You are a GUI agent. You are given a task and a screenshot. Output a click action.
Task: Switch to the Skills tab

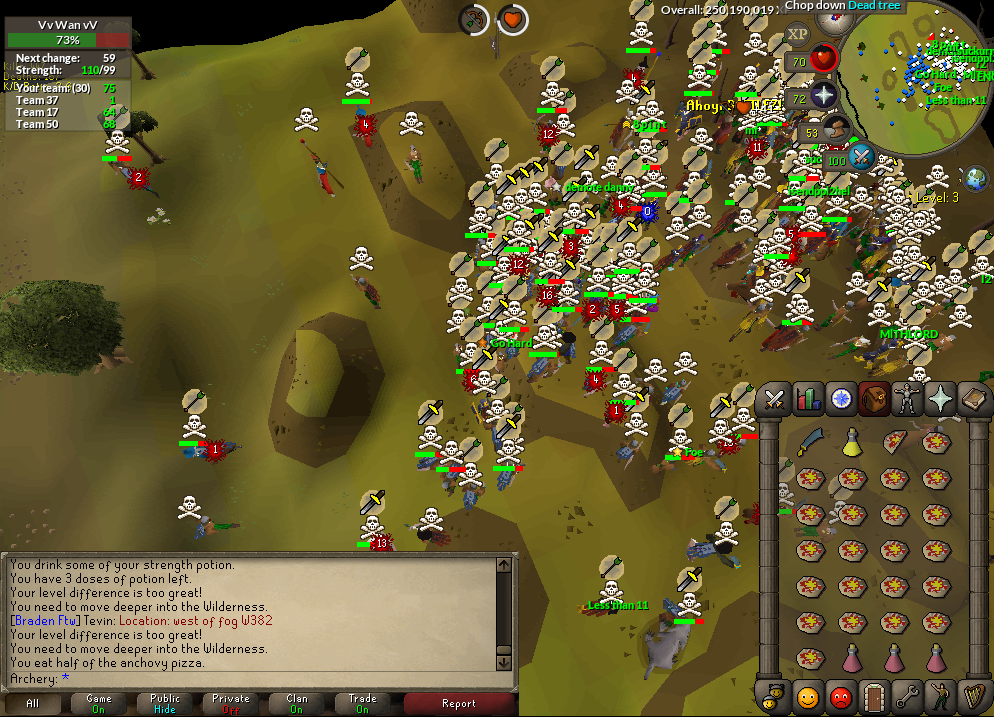point(807,399)
